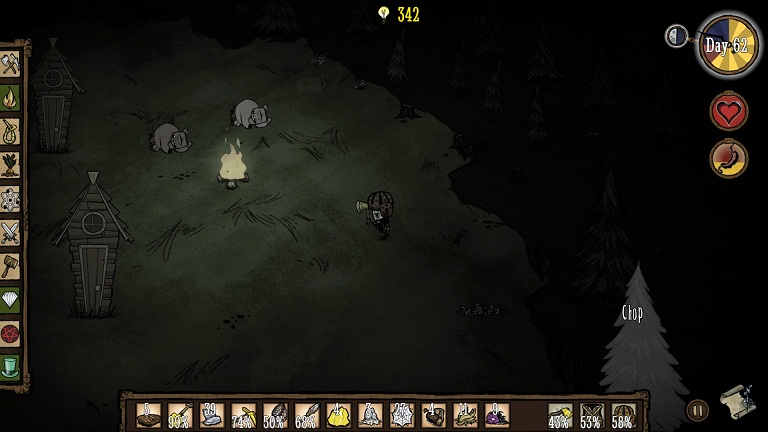Screen dimensions: 768x432
Task: Pick the leftmost inventory slot with 5 items
Action: click(x=148, y=415)
